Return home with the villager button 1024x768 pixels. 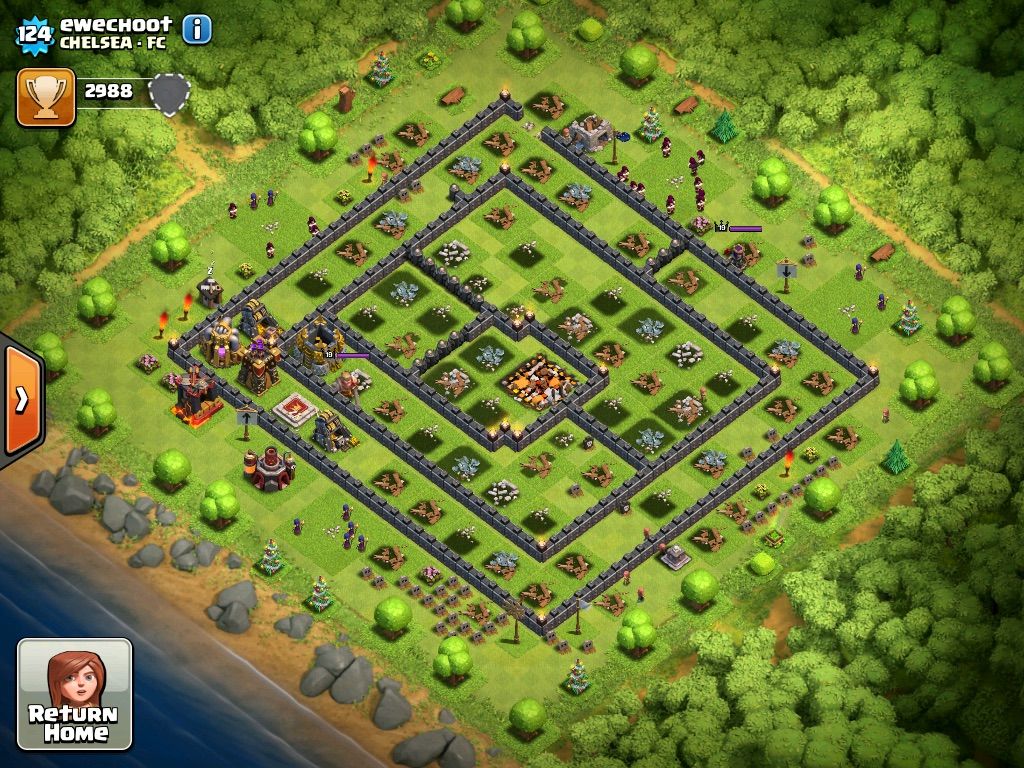pyautogui.click(x=75, y=694)
